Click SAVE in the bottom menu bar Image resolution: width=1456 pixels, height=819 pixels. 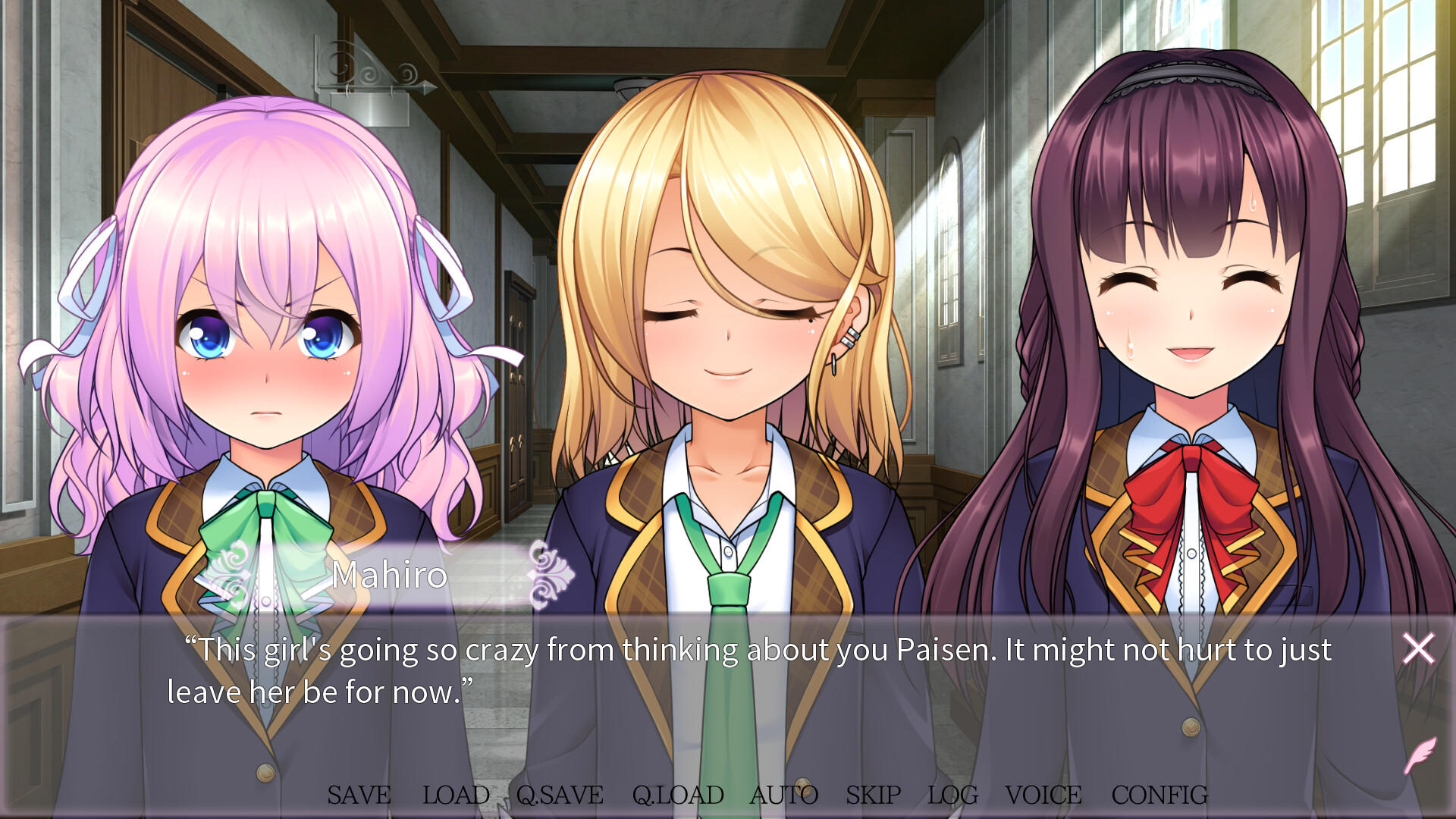[x=359, y=795]
